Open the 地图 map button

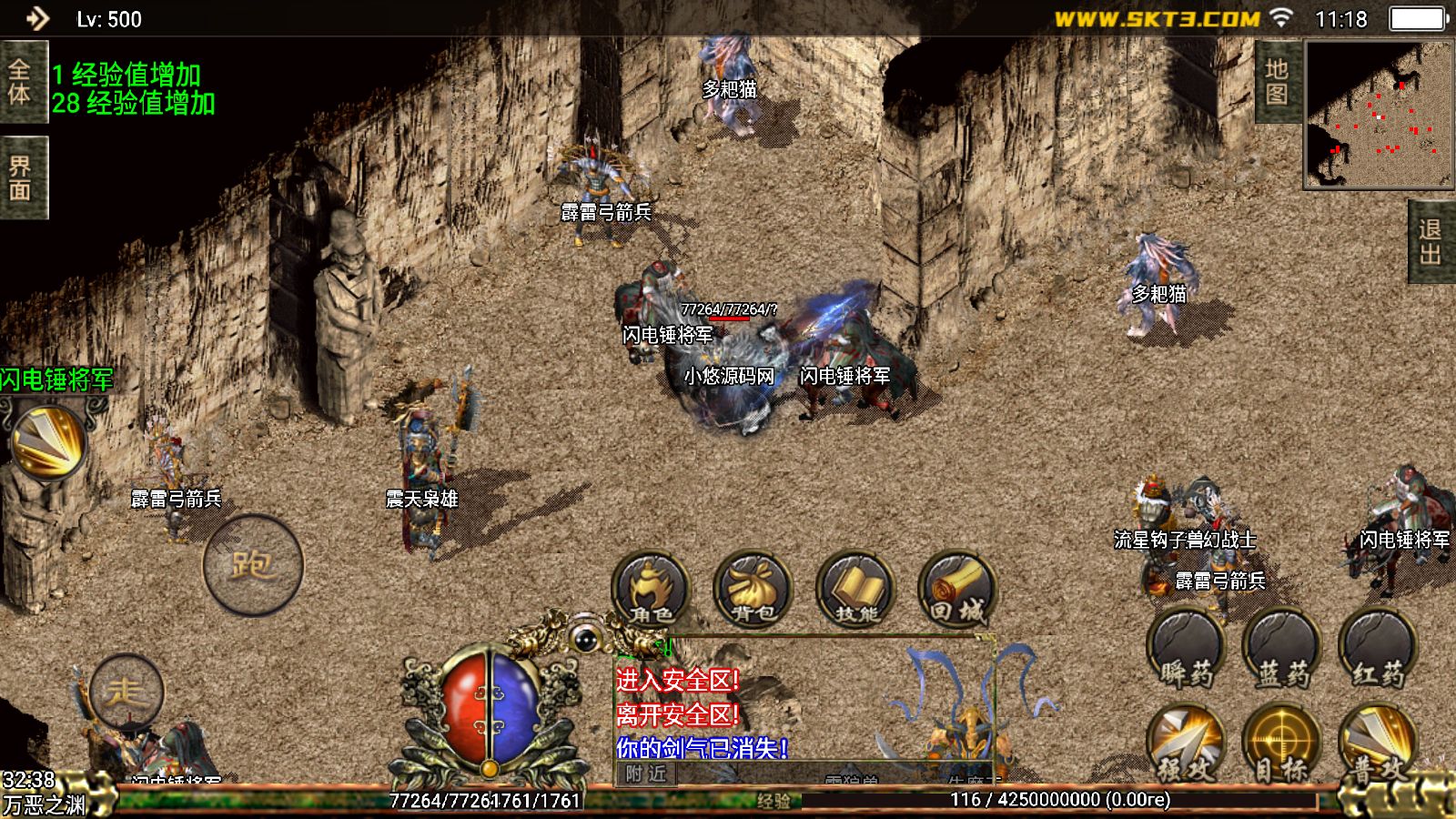[1276, 82]
